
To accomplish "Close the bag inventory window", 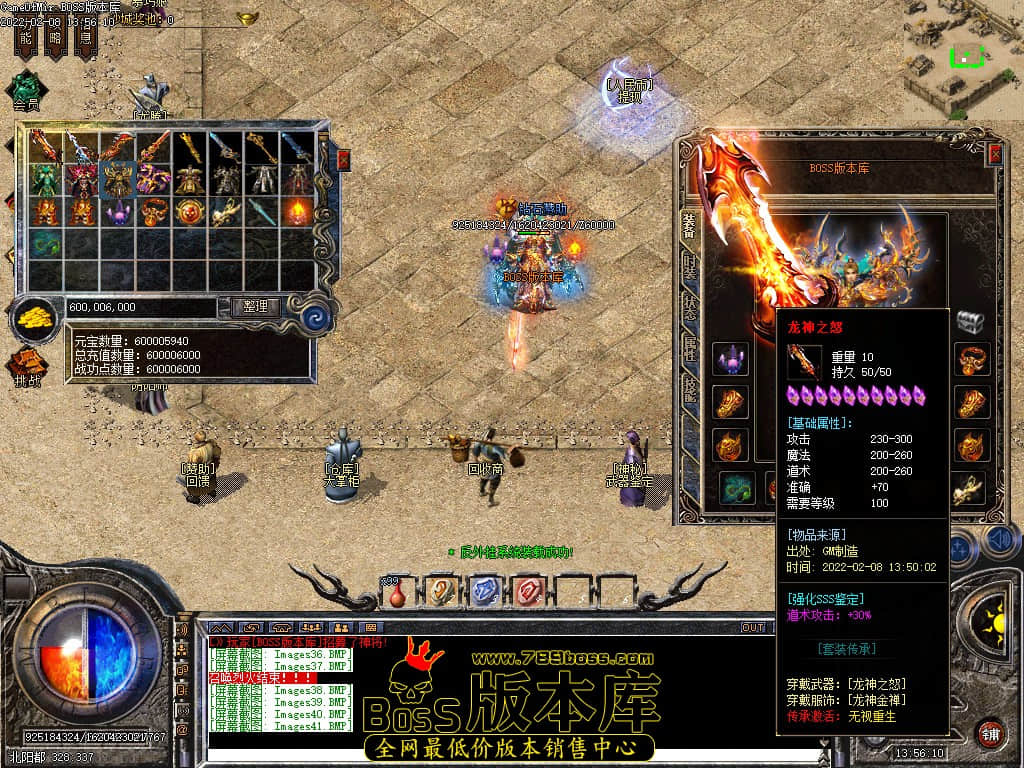I will click(343, 159).
